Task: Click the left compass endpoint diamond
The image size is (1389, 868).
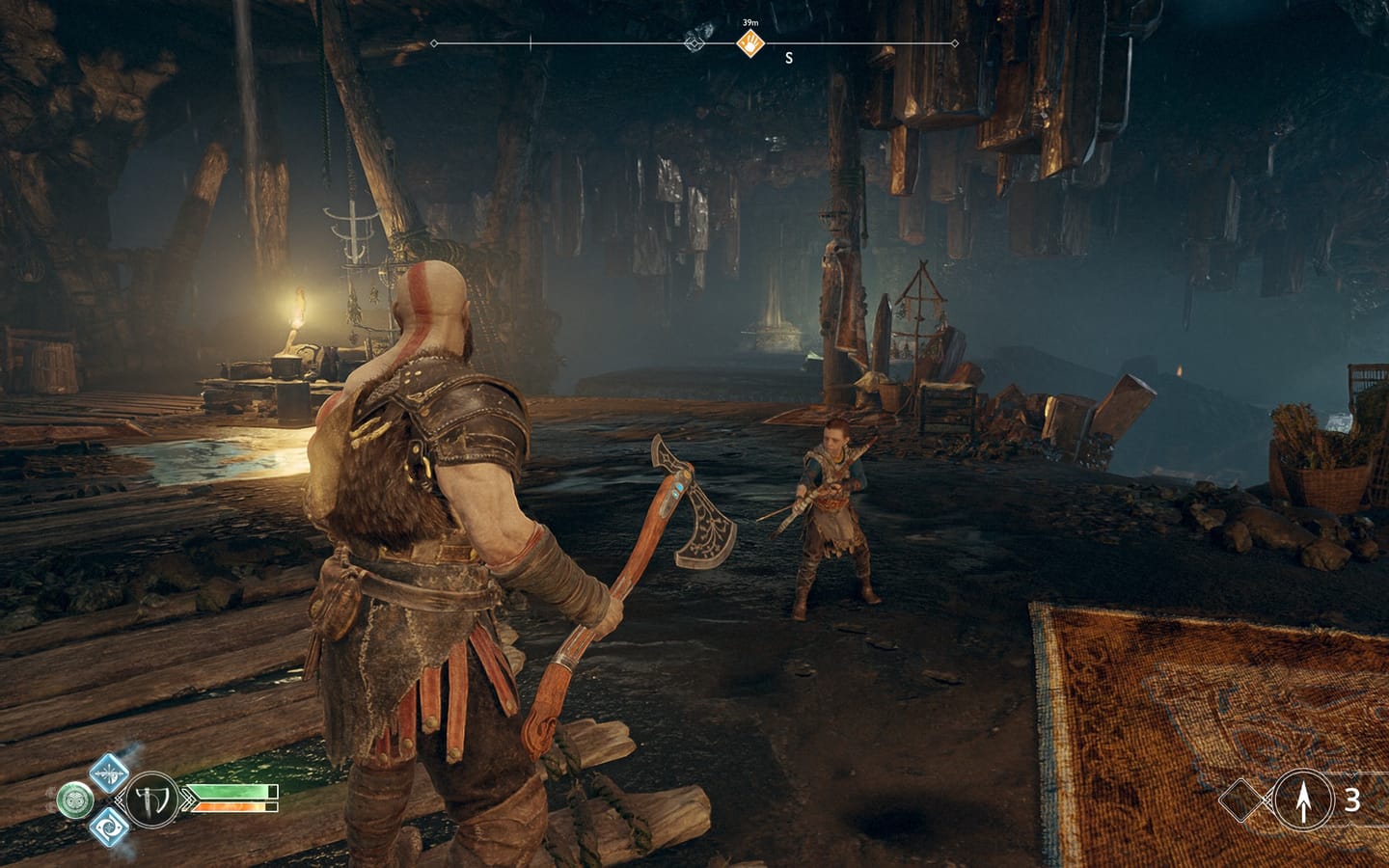Action: [x=433, y=43]
